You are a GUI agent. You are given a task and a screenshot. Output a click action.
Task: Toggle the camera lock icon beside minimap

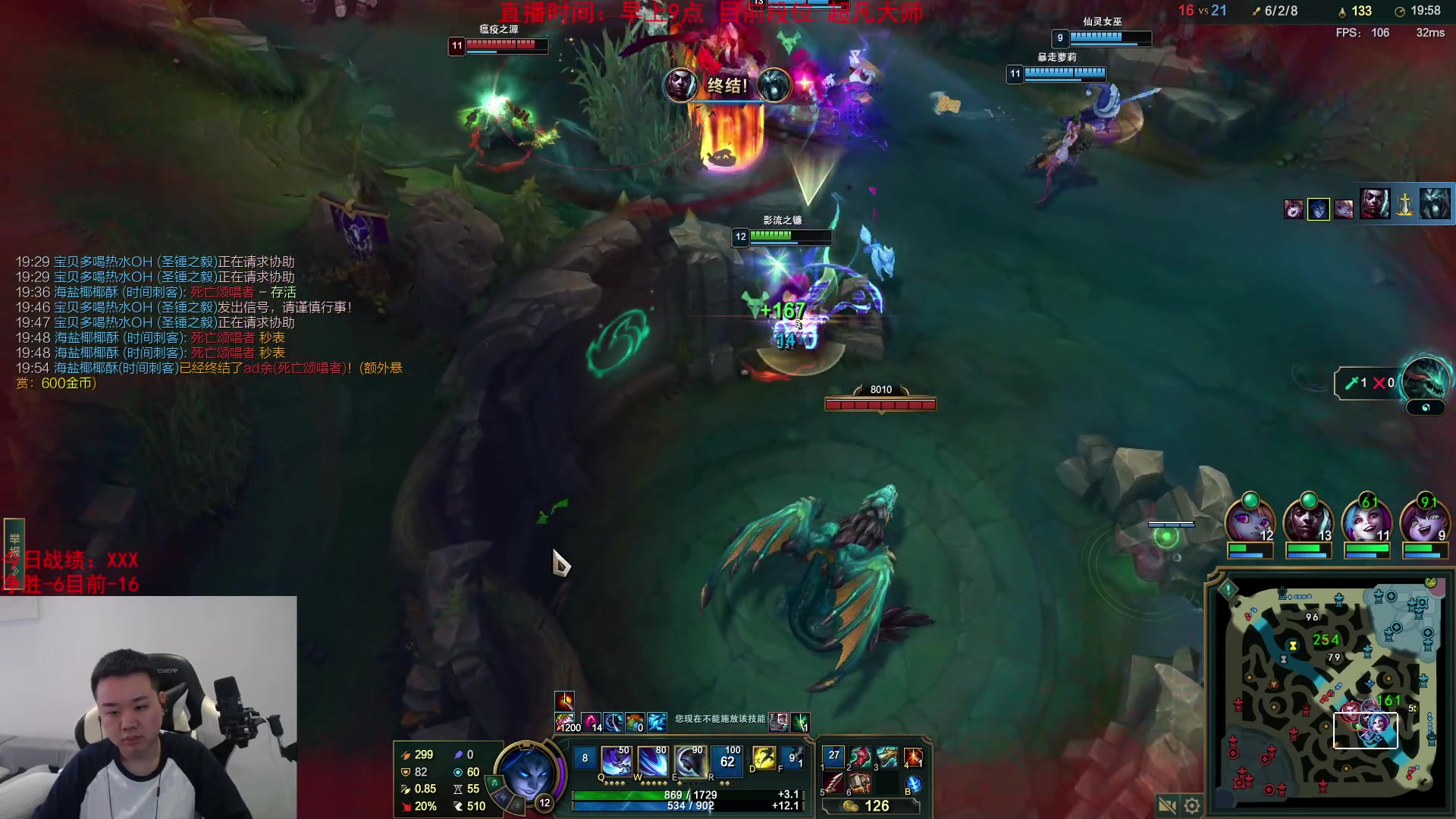click(x=1167, y=805)
